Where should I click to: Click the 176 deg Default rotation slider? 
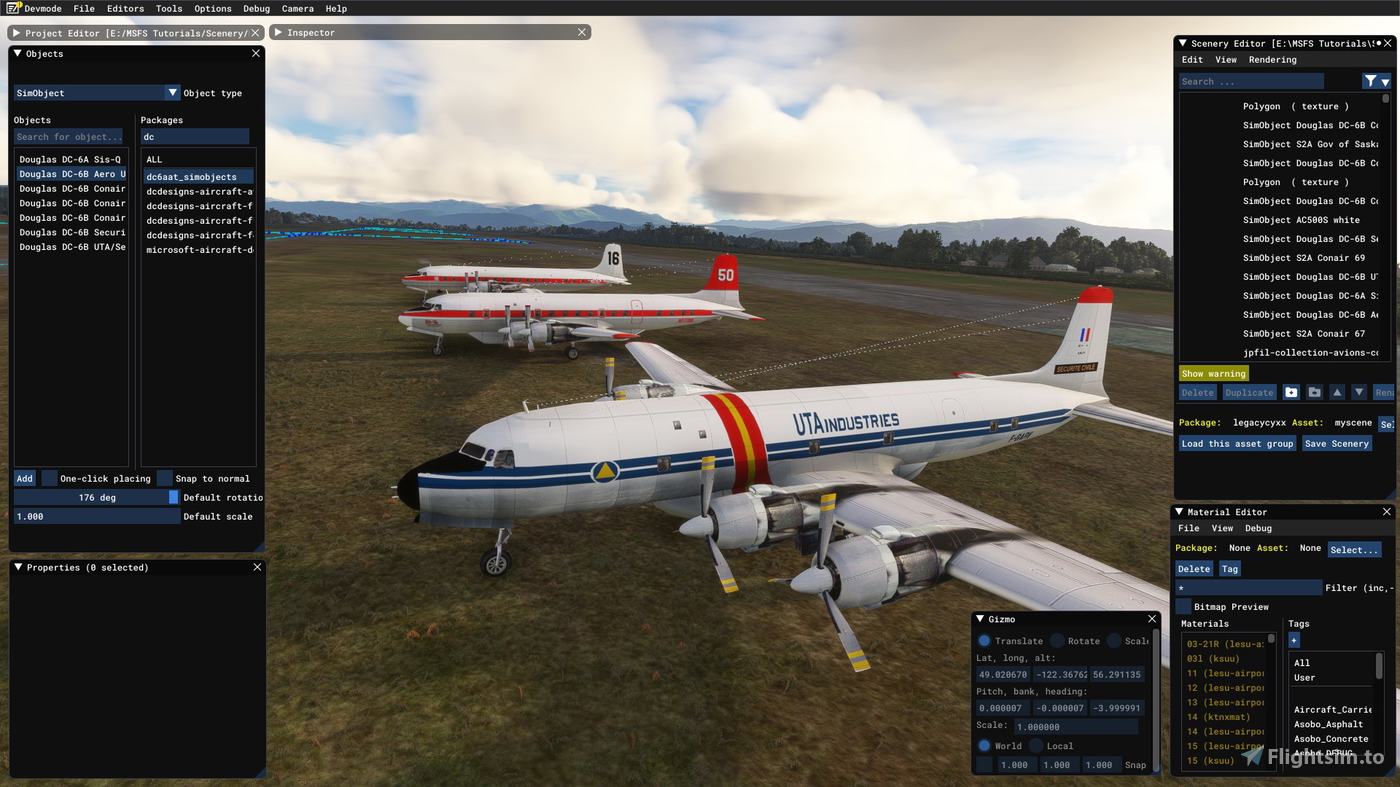tap(95, 497)
